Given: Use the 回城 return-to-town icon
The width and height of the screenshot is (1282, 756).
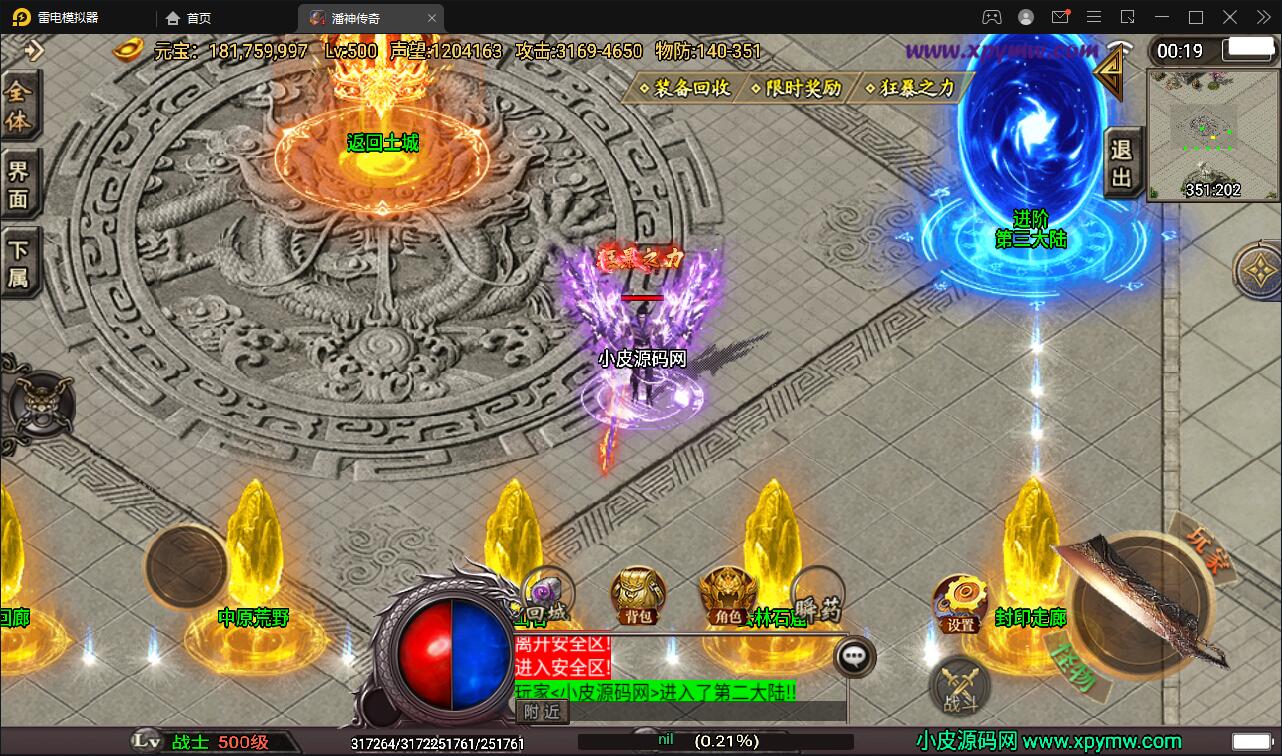Looking at the screenshot, I should pos(547,594).
